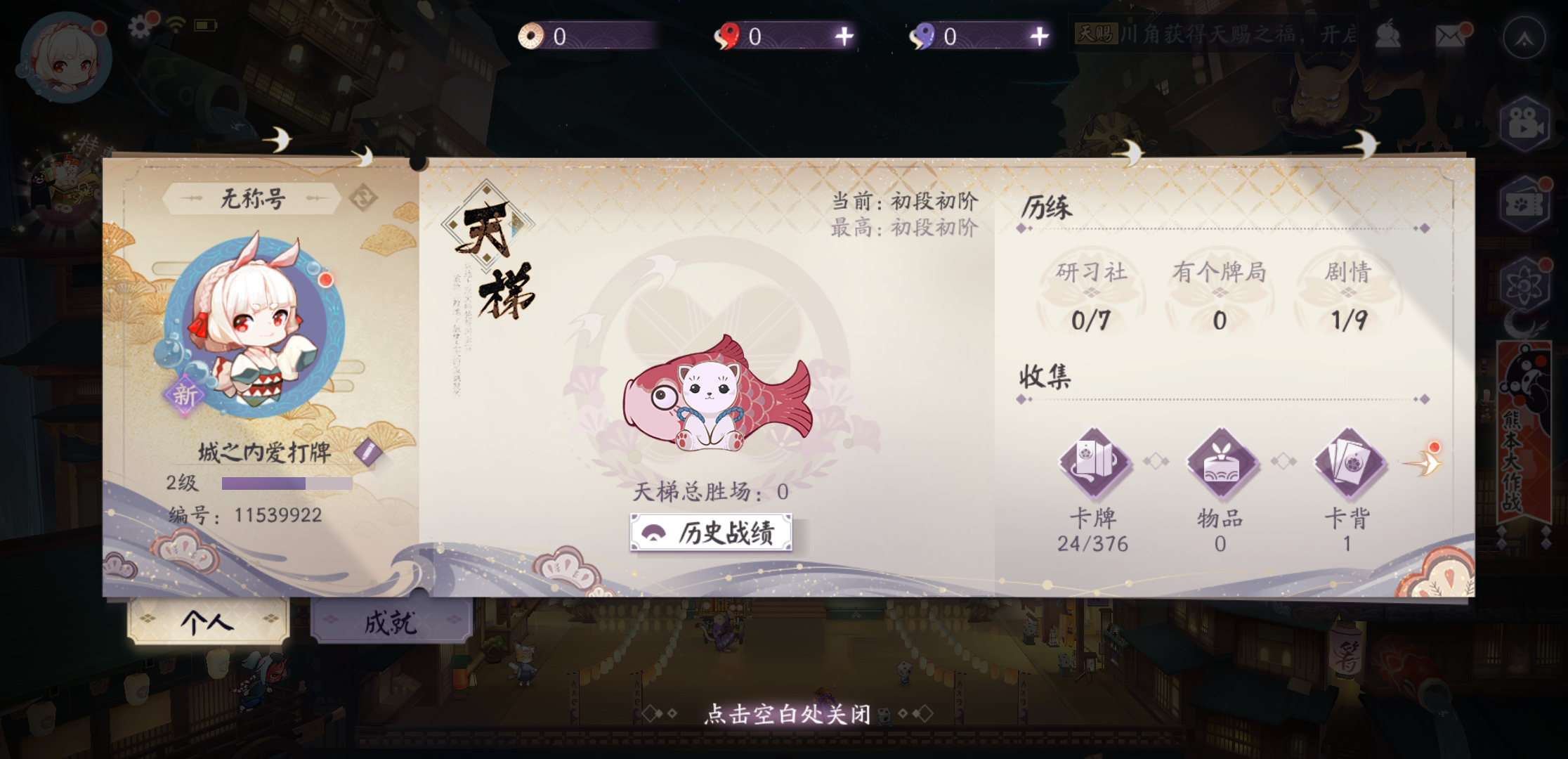Click the 熊本大作战 event banner

tap(1526, 429)
